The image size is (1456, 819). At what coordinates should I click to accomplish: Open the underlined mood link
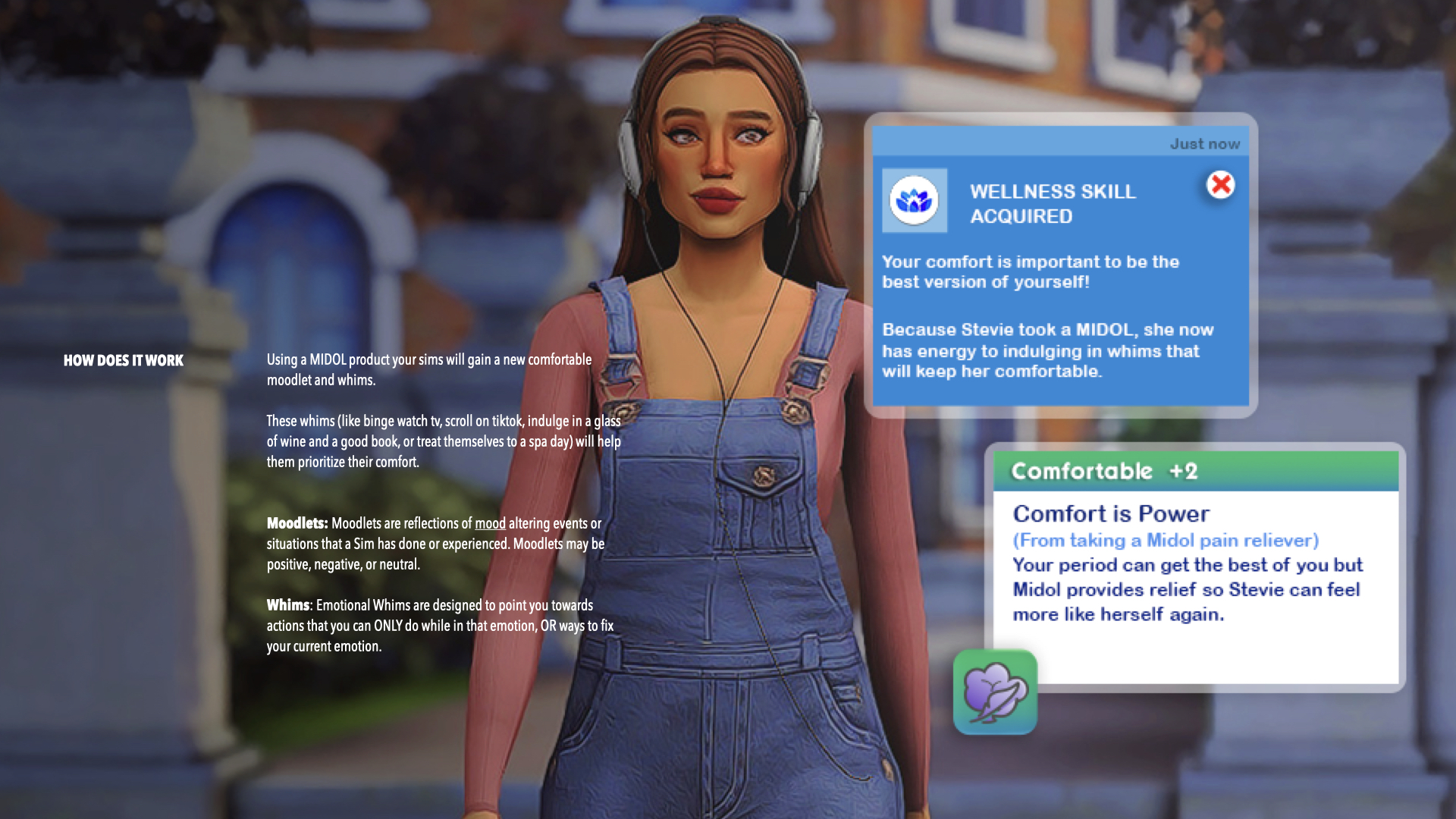pos(490,523)
